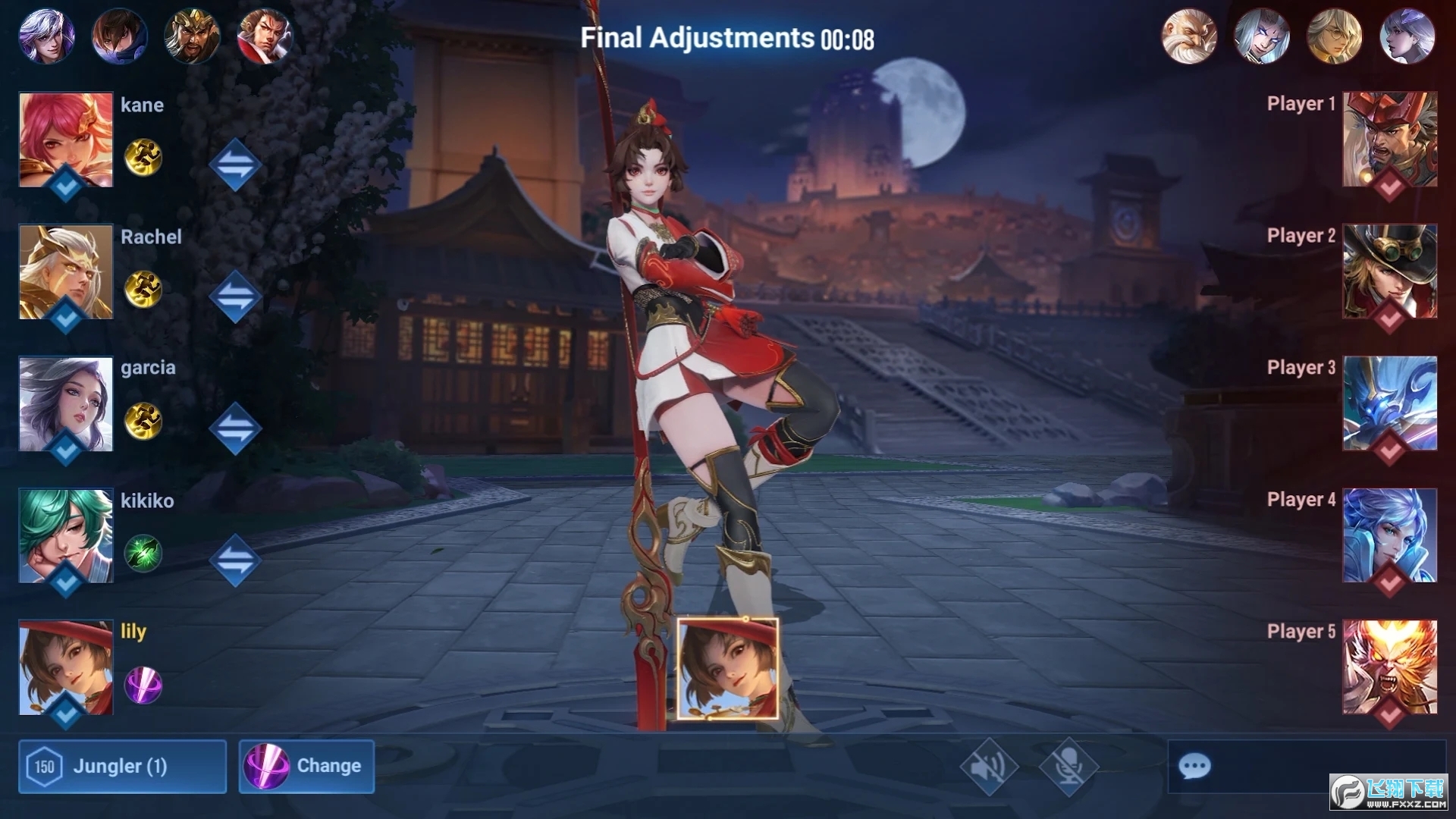The image size is (1456, 819).
Task: Select kane's hero portrait
Action: coord(66,140)
